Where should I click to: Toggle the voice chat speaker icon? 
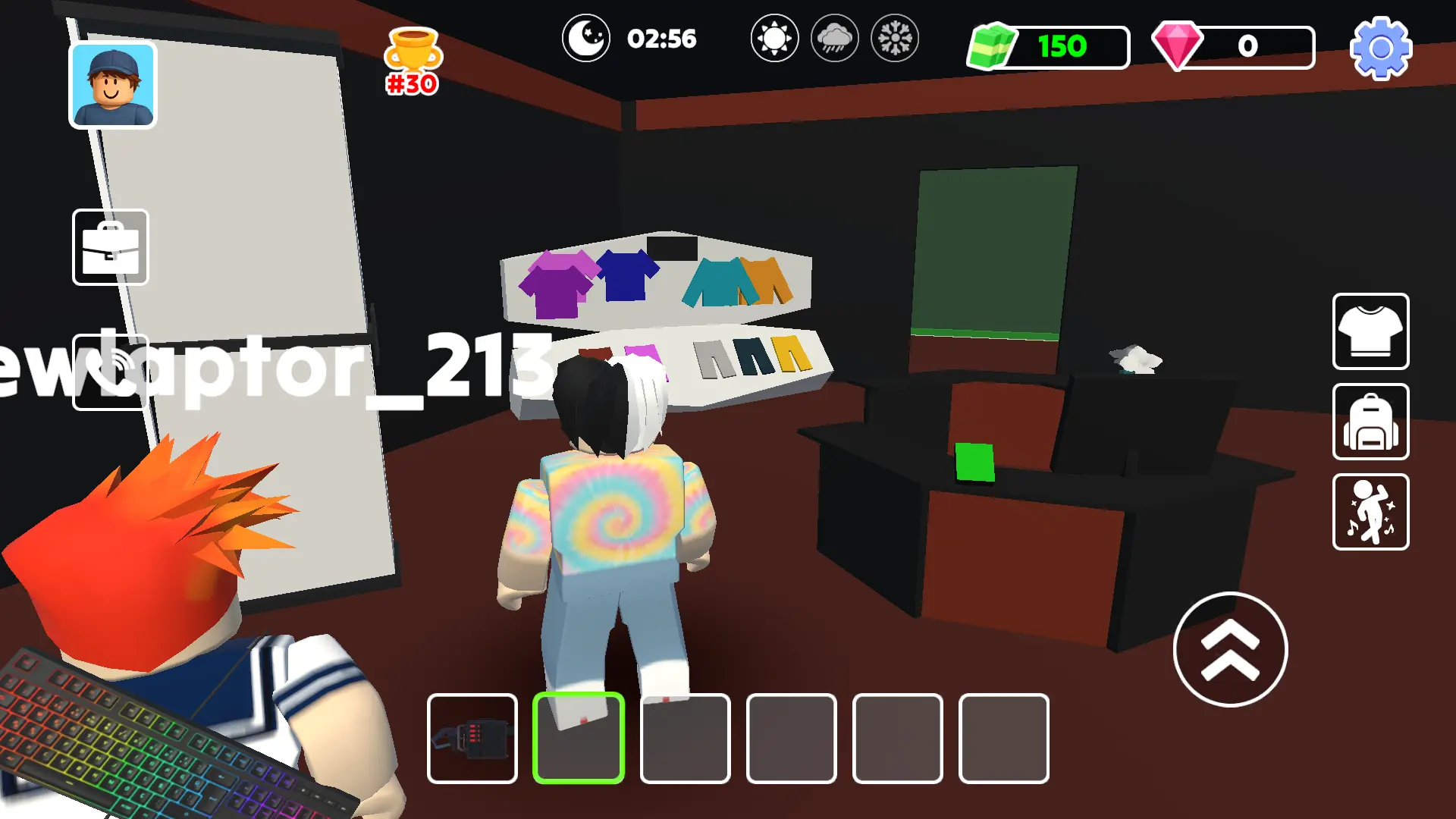pyautogui.click(x=110, y=372)
